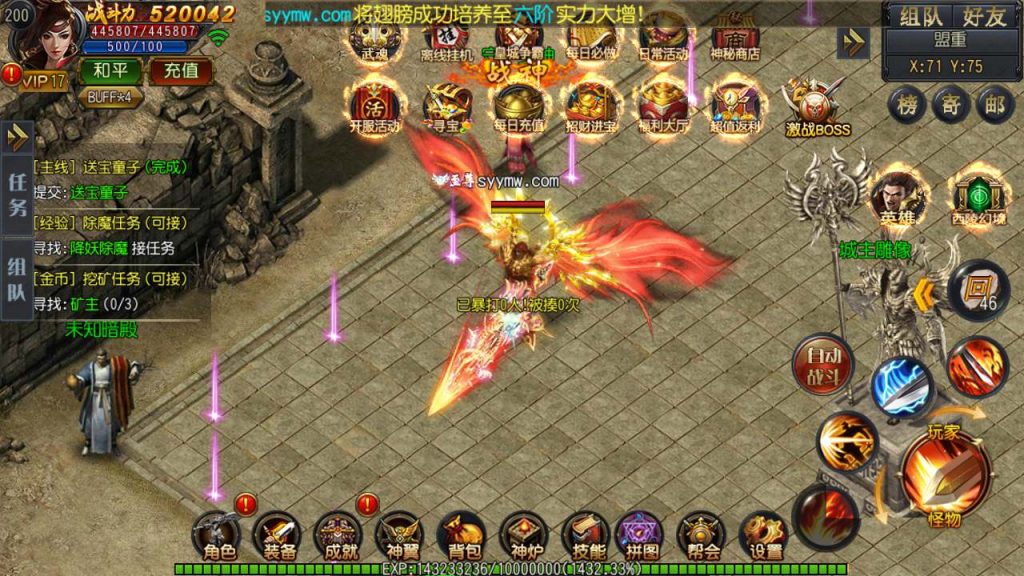Screen dimensions: 1024x576
Task: Open the 福利大厅 welfare hall
Action: tap(665, 106)
